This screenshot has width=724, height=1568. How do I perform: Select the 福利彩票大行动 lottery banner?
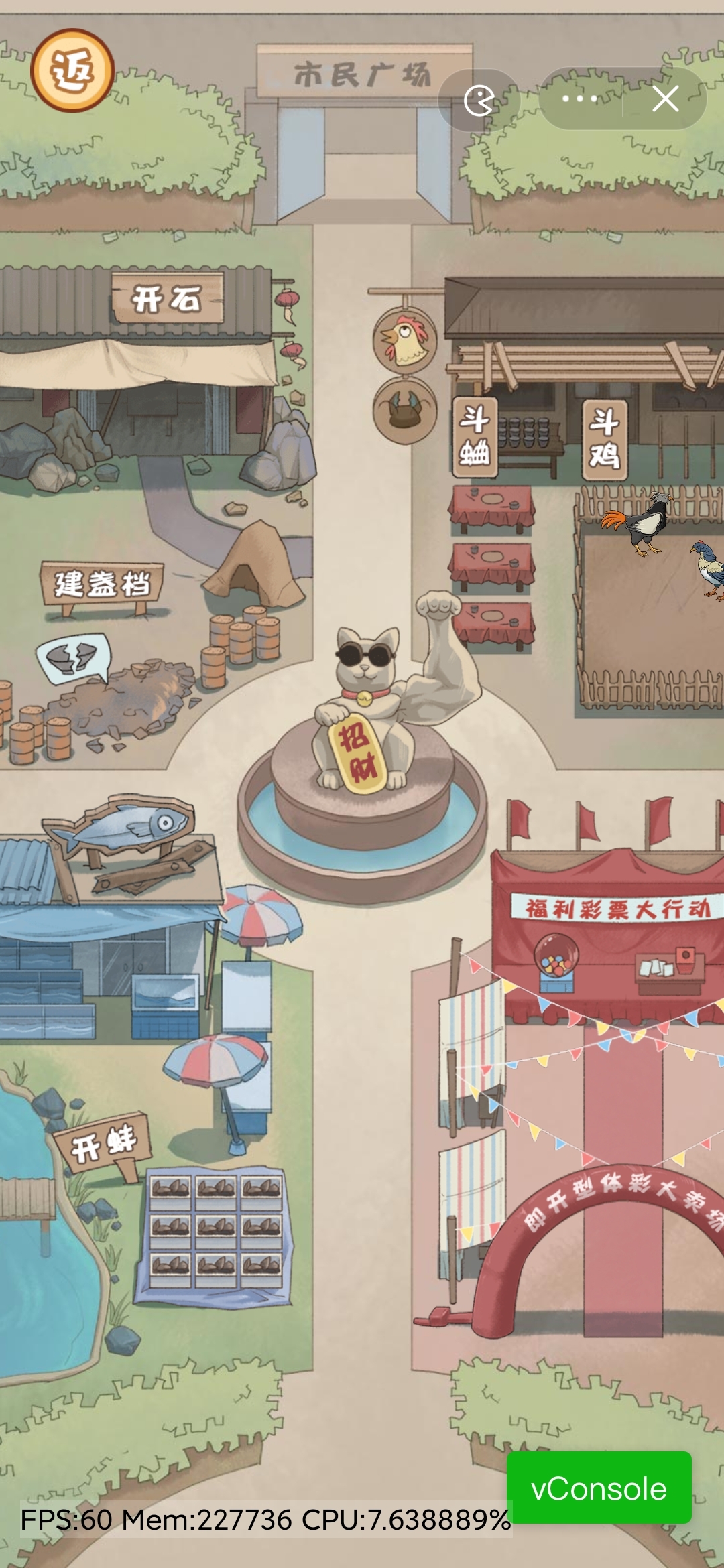click(615, 909)
